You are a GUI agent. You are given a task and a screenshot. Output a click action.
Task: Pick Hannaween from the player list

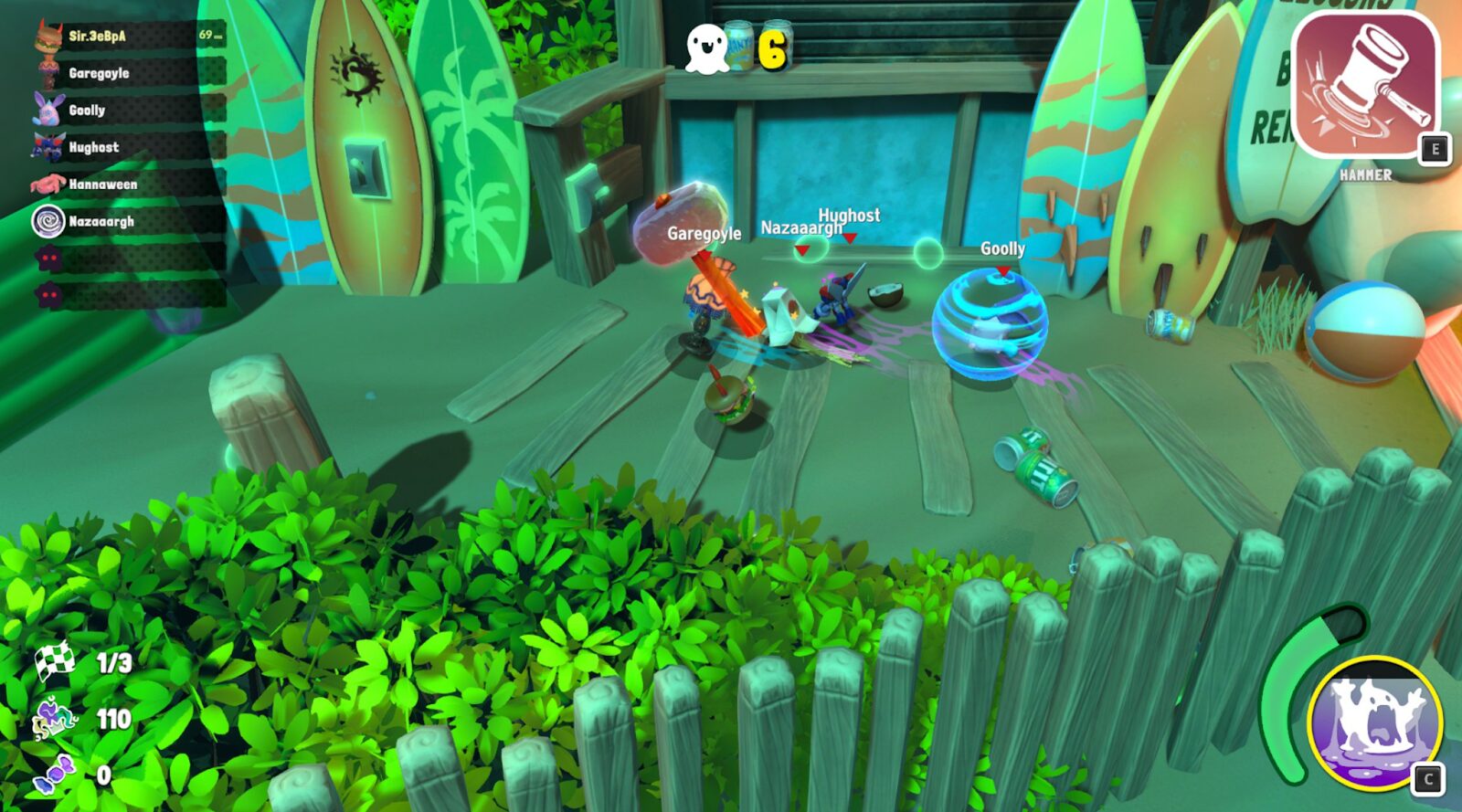pos(128,185)
